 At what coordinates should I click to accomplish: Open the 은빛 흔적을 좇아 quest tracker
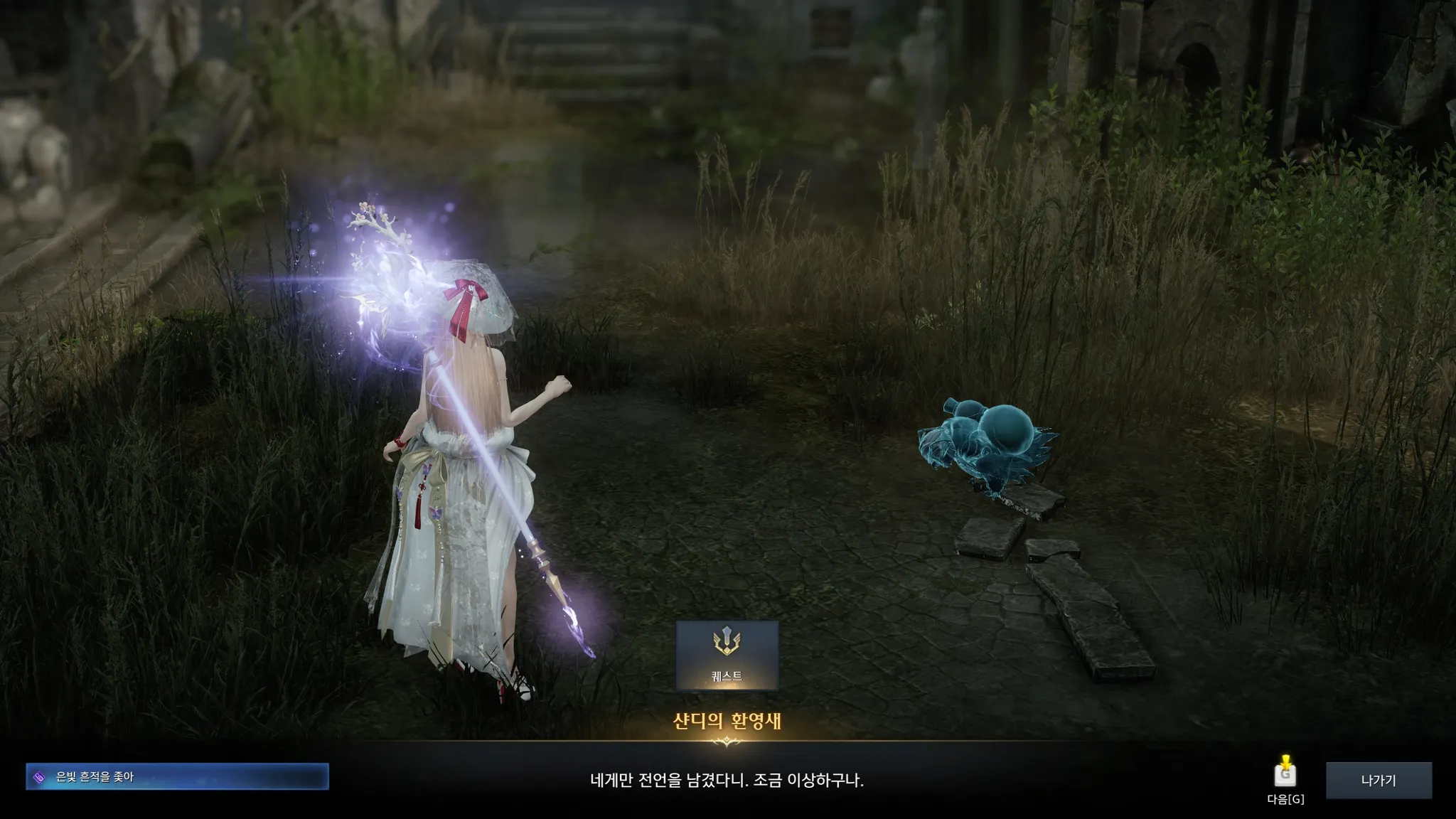(x=177, y=777)
